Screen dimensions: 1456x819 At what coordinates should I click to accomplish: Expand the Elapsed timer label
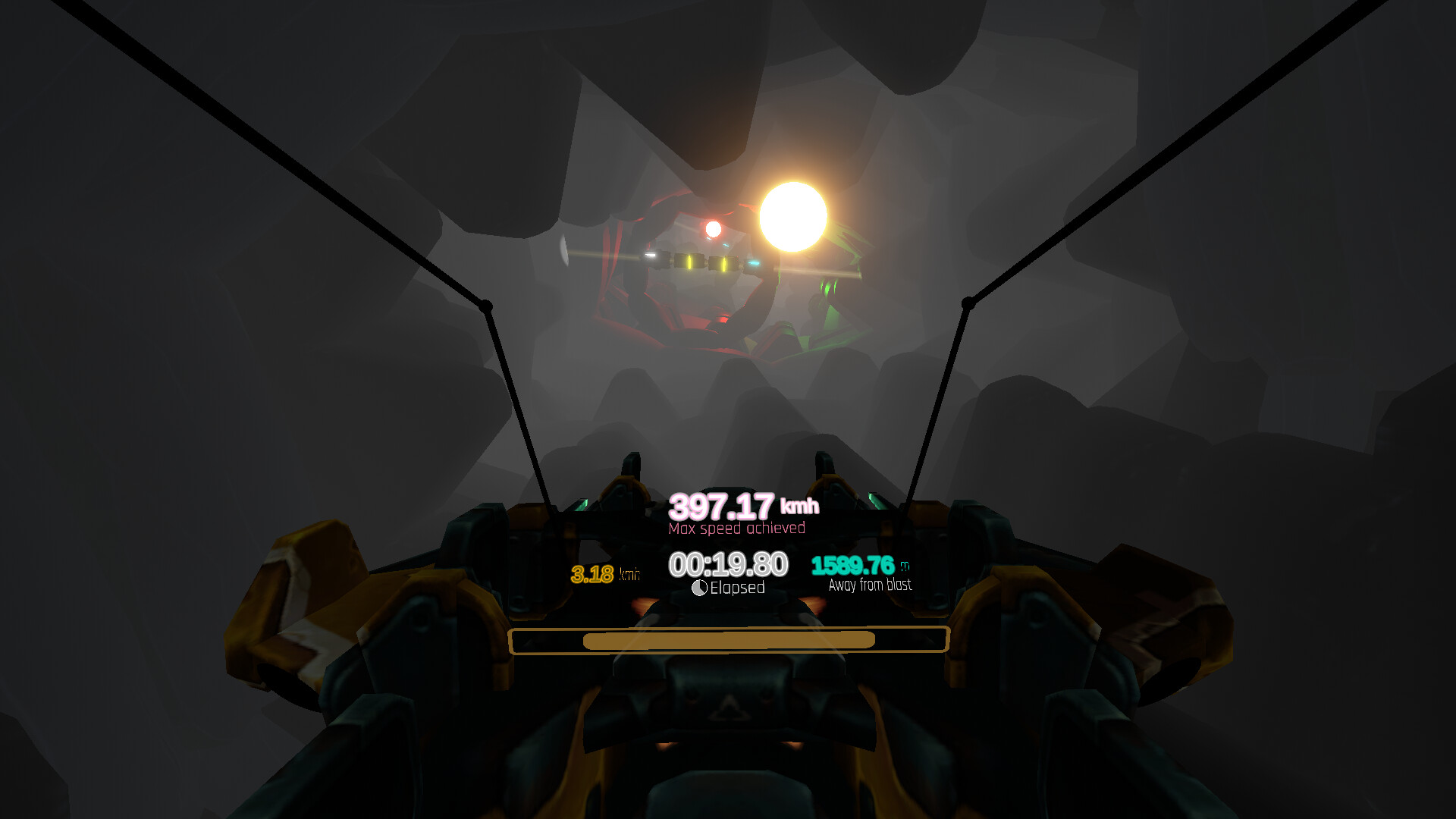(739, 586)
